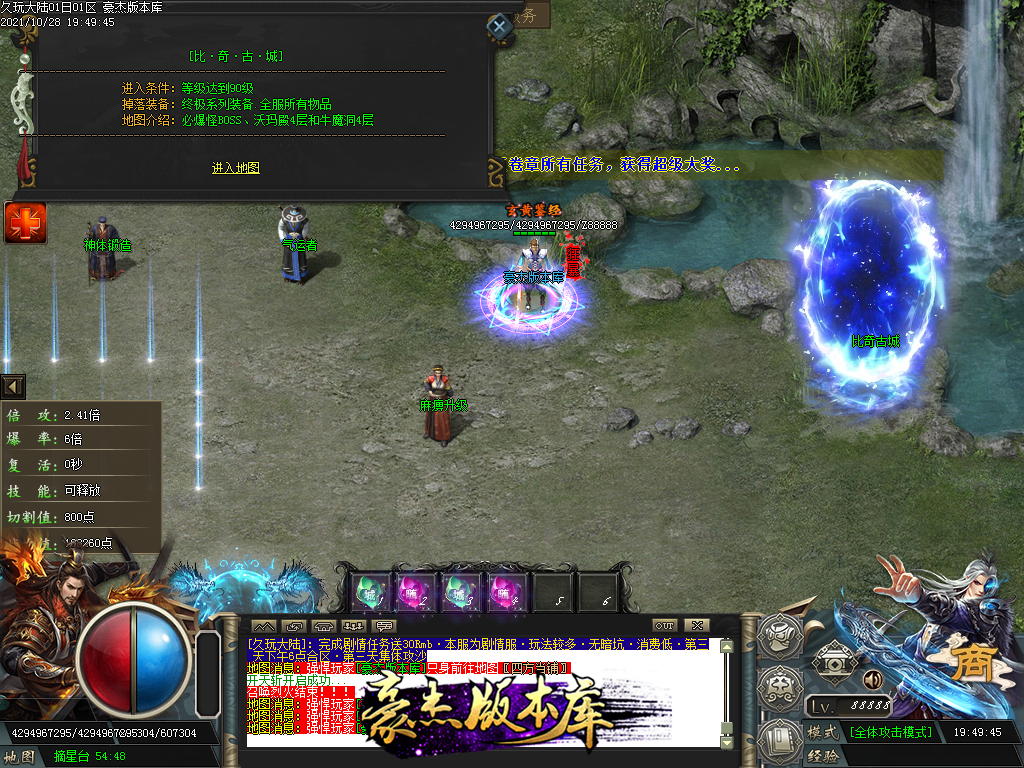The image size is (1024, 768).
Task: Use the pink gem in hotbar slot 4
Action: pos(507,592)
